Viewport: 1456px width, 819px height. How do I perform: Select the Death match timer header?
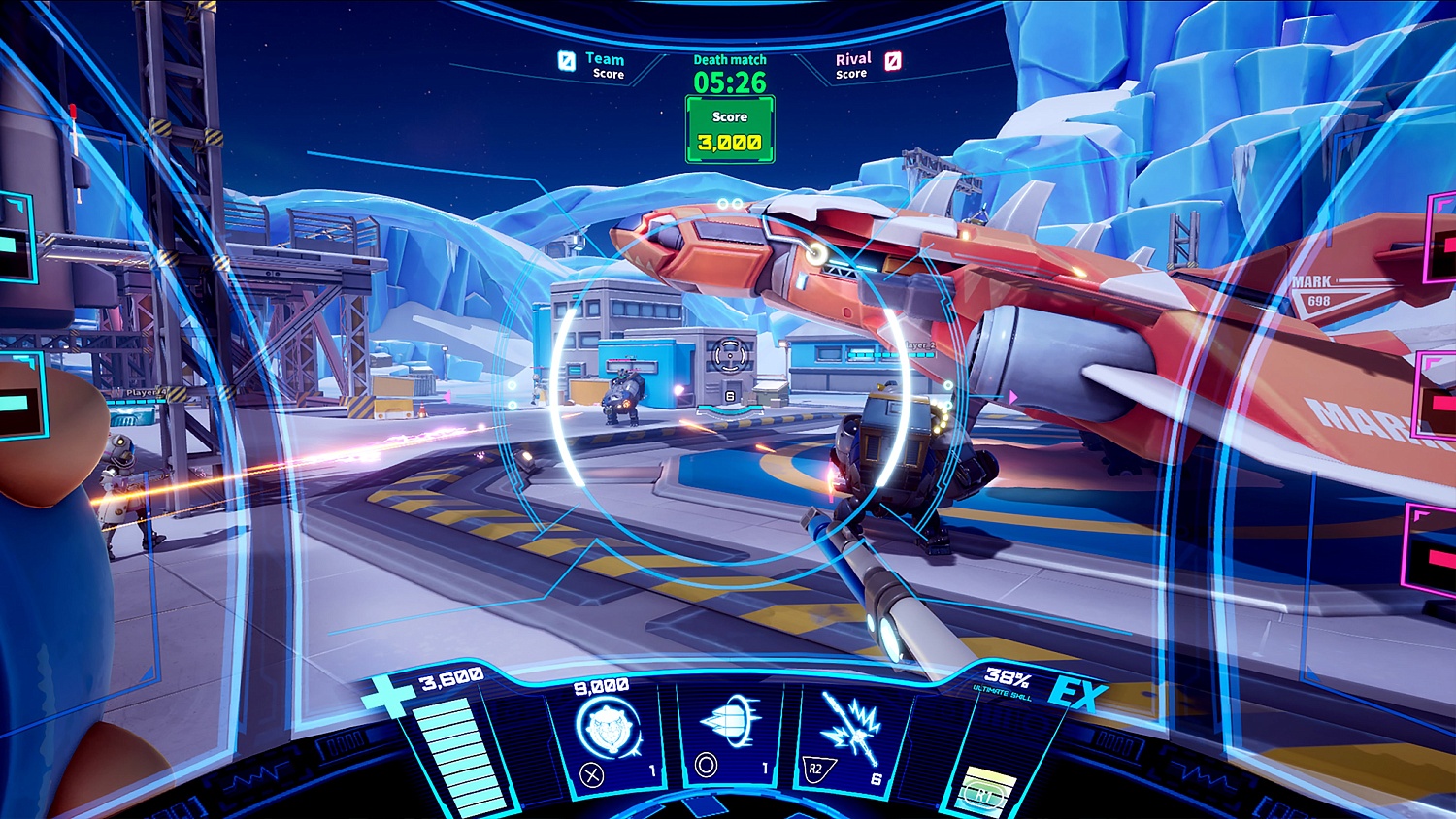tap(730, 58)
